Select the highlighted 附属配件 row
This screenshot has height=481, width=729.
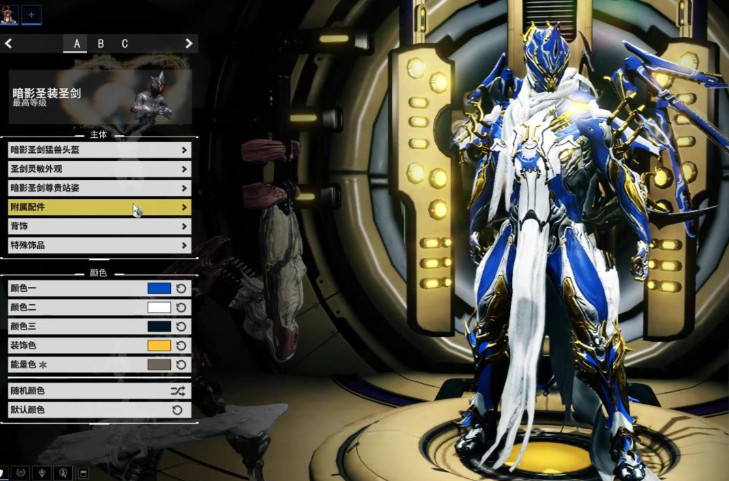click(98, 207)
